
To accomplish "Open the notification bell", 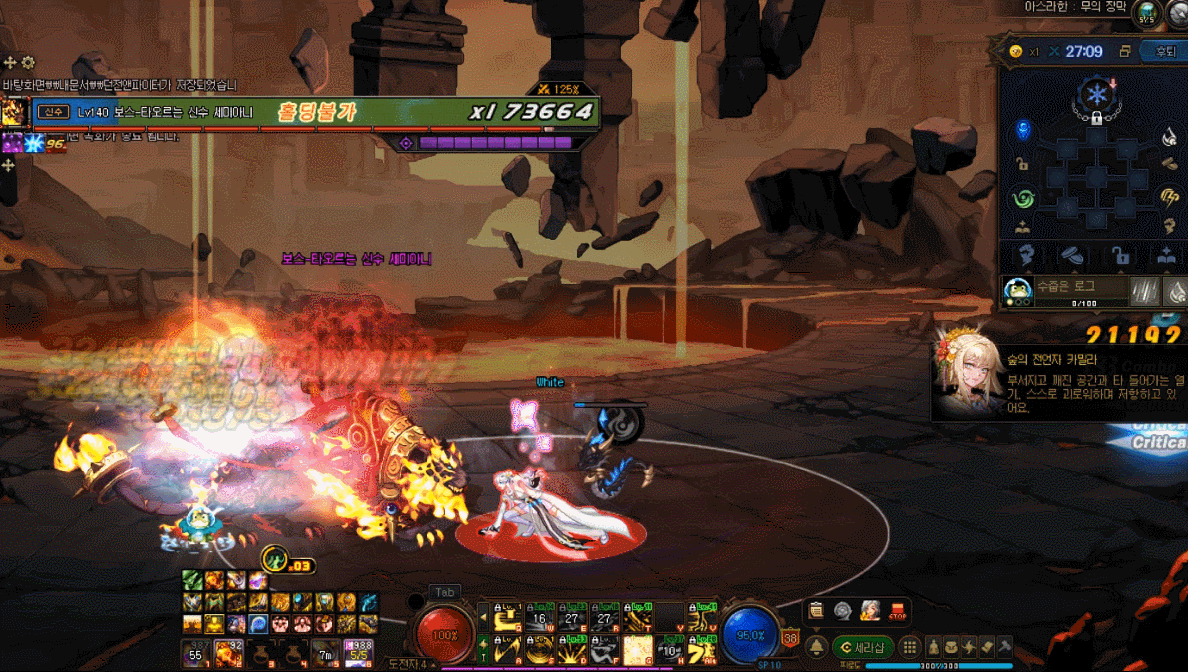I will (x=817, y=647).
